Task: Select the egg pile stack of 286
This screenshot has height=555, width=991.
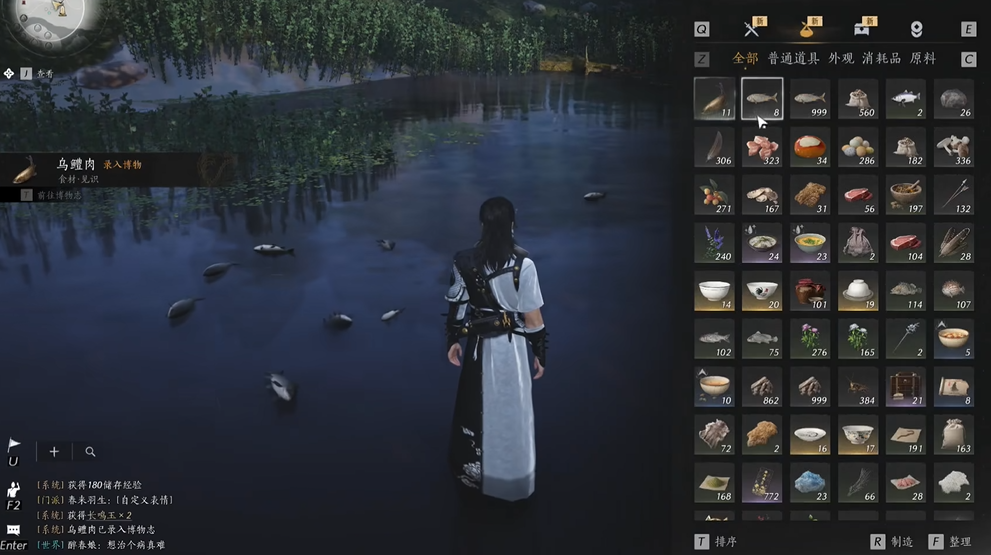Action: [x=858, y=147]
